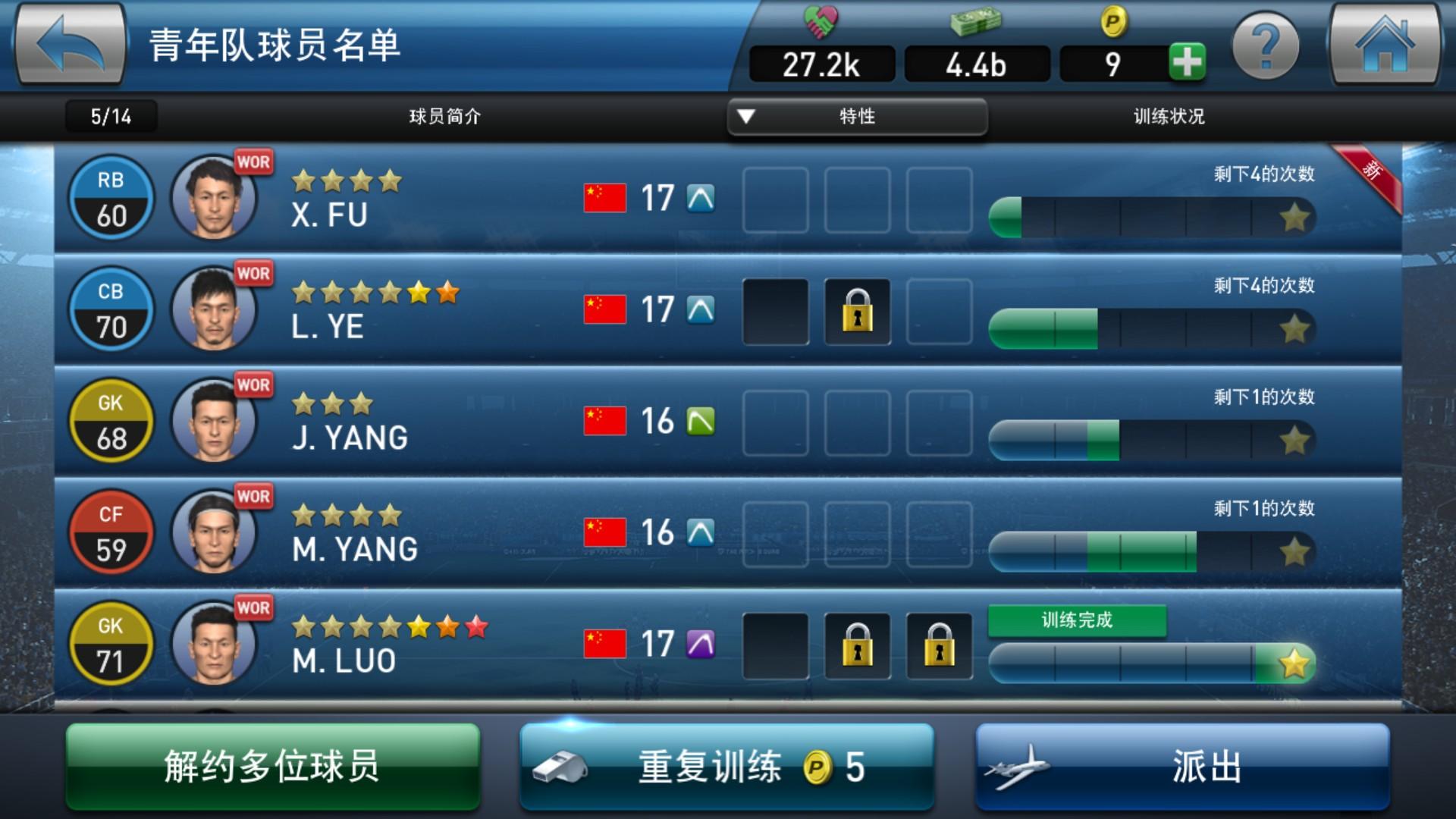Select X. FU's blue form arrow icon
This screenshot has height=819, width=1456.
[x=701, y=197]
